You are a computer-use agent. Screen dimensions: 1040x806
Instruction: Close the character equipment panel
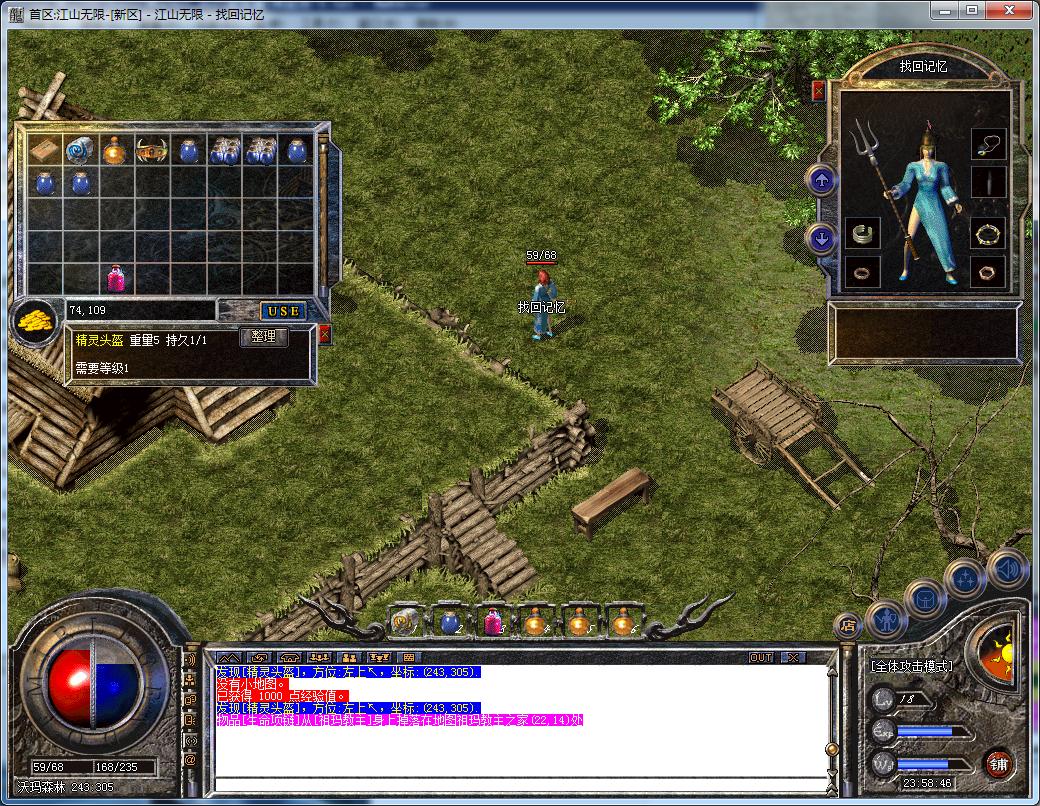pyautogui.click(x=819, y=90)
